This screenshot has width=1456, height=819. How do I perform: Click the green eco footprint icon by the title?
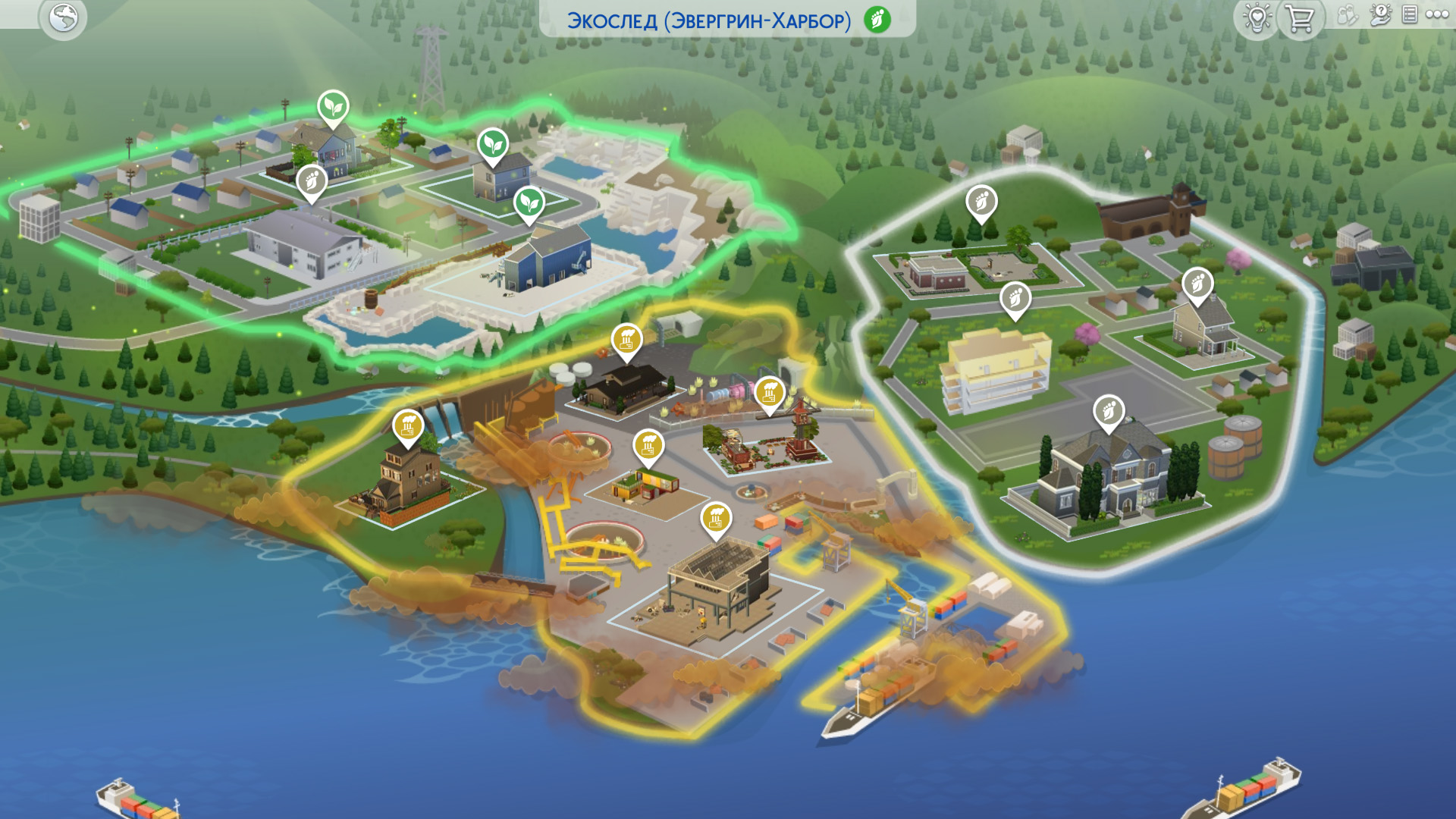pos(877,20)
